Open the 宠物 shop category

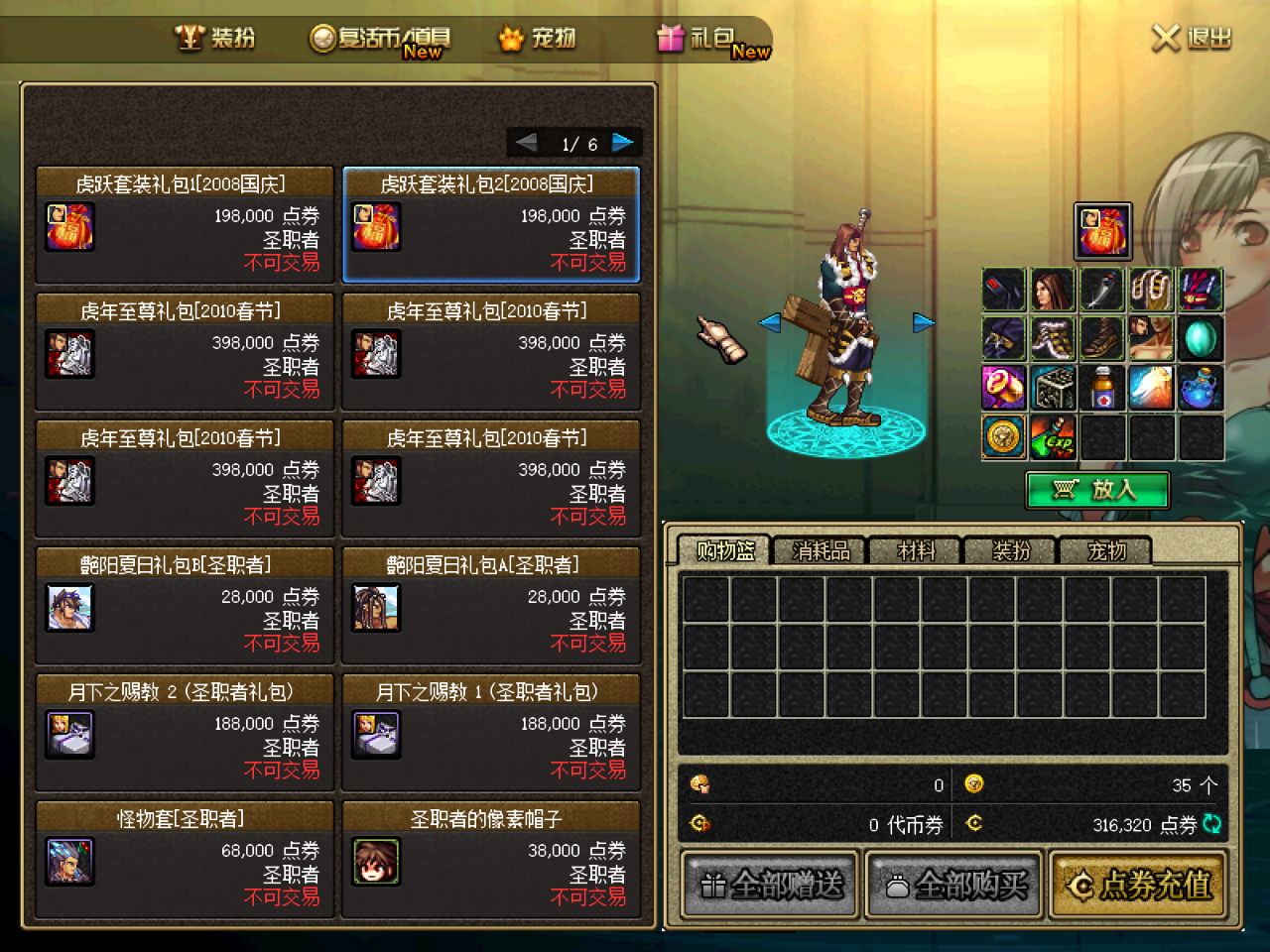(x=538, y=39)
